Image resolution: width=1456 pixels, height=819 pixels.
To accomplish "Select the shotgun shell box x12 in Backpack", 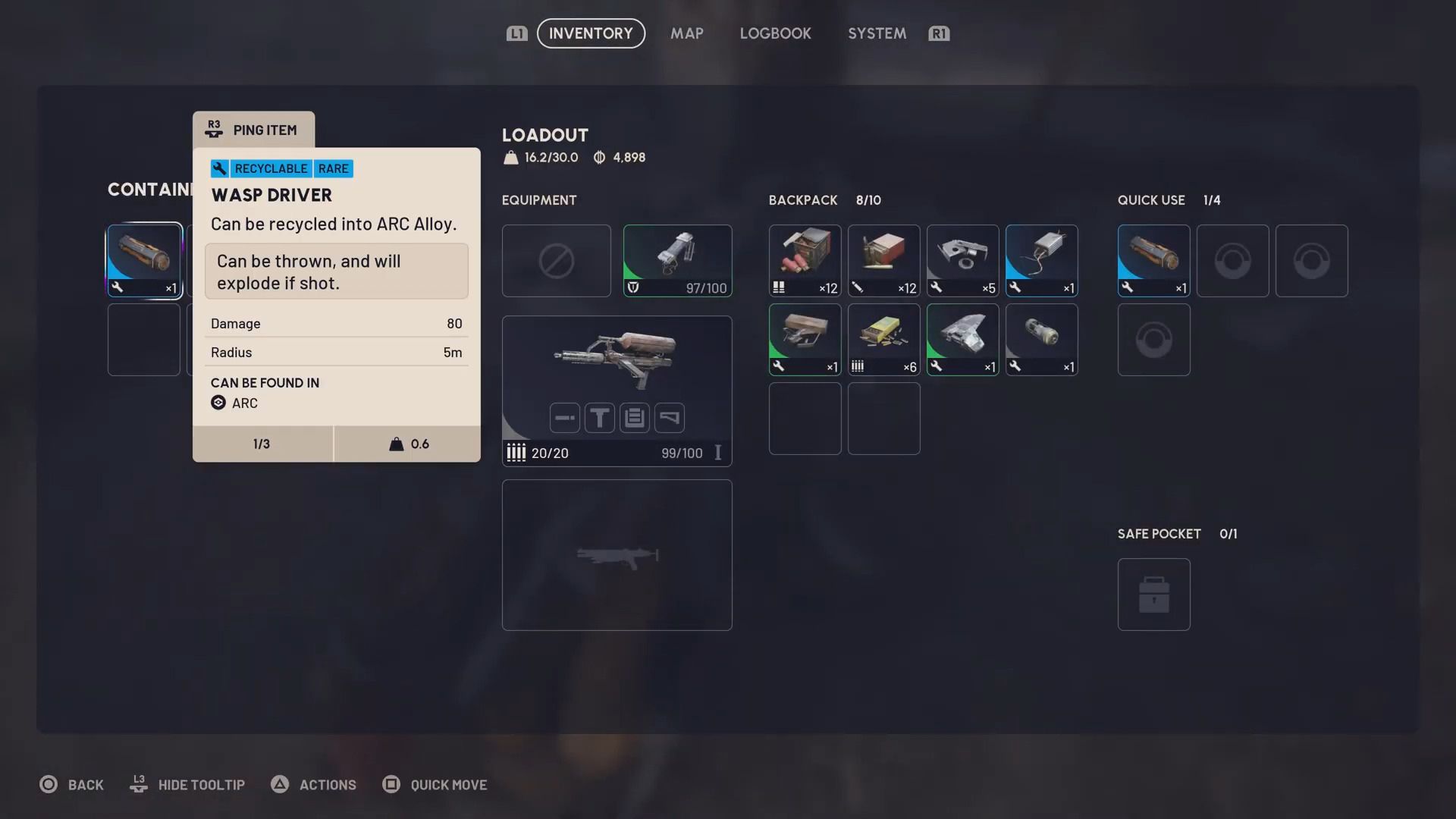I will coord(805,260).
